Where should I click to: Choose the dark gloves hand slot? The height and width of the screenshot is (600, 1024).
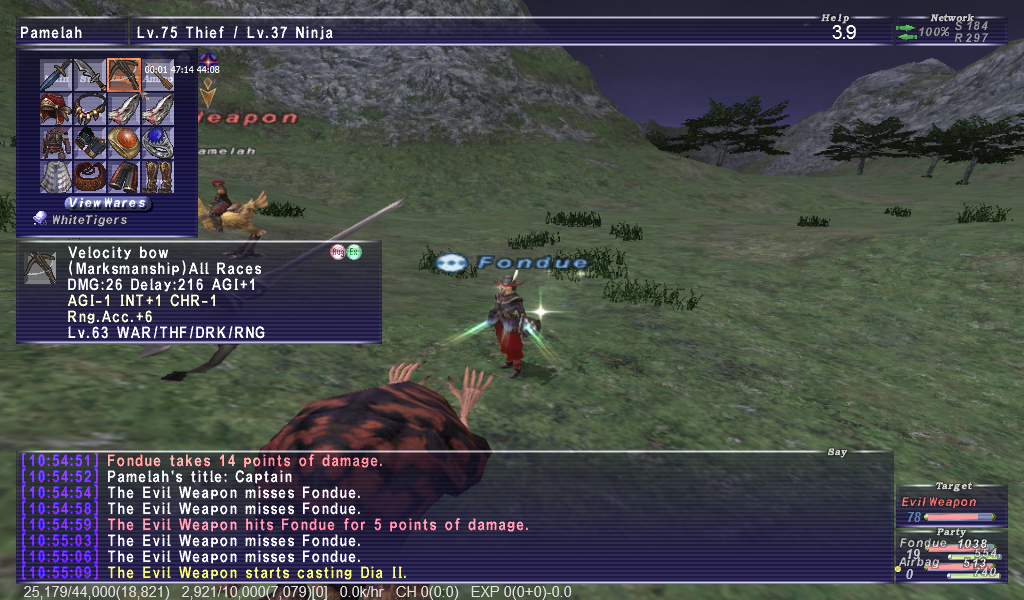pos(90,142)
